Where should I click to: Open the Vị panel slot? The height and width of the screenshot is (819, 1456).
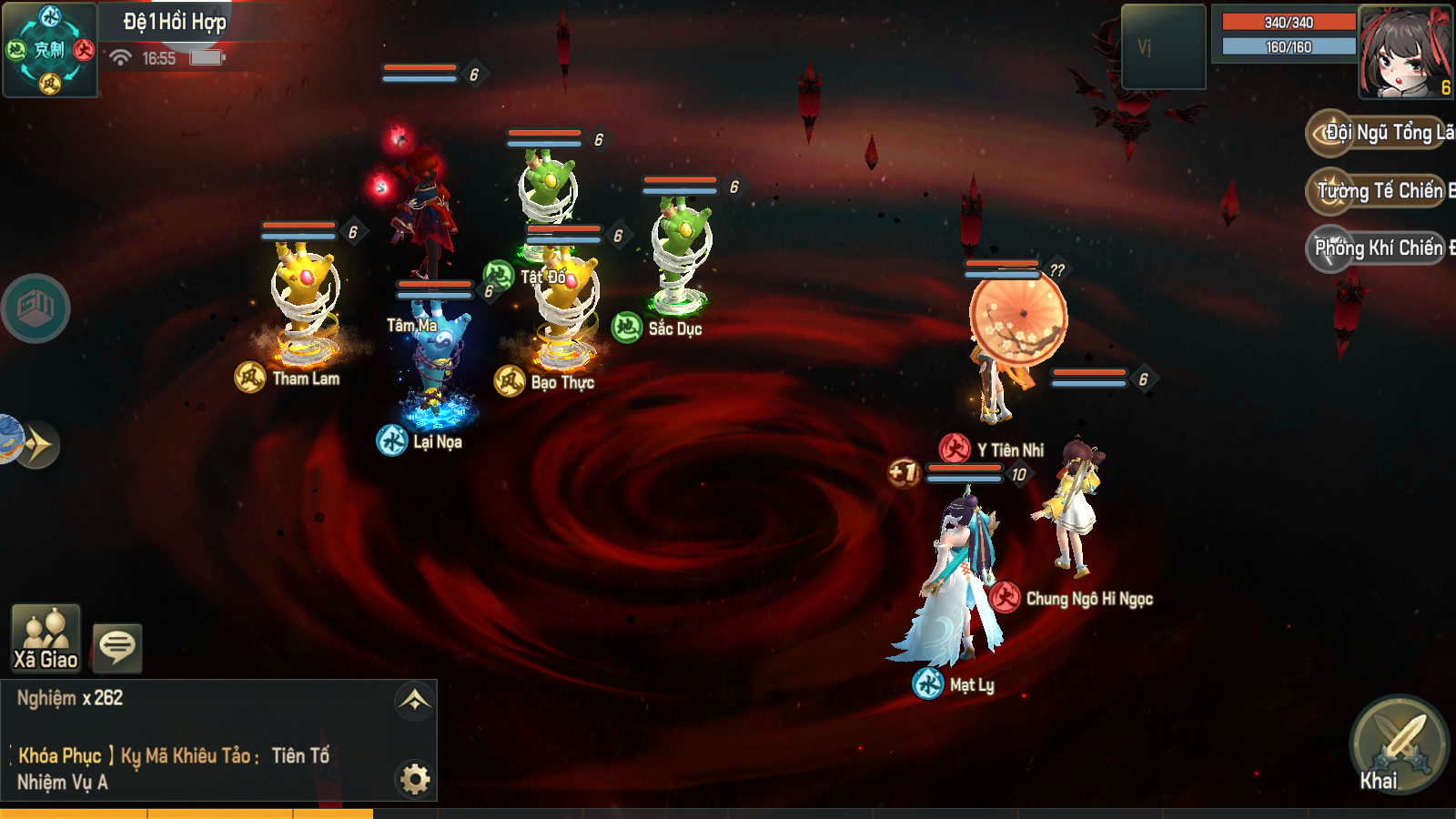[1163, 47]
